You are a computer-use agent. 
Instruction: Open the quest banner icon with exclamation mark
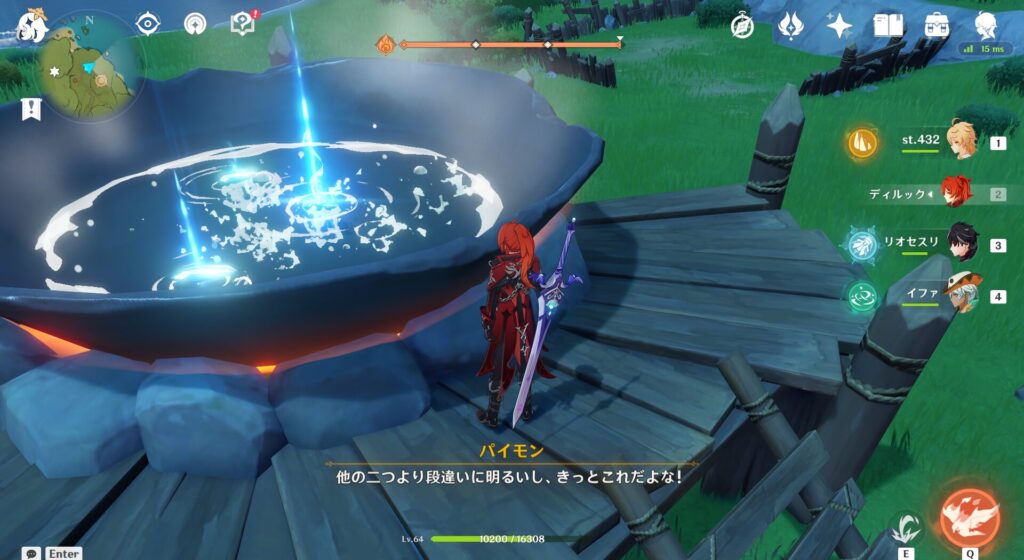[30, 109]
